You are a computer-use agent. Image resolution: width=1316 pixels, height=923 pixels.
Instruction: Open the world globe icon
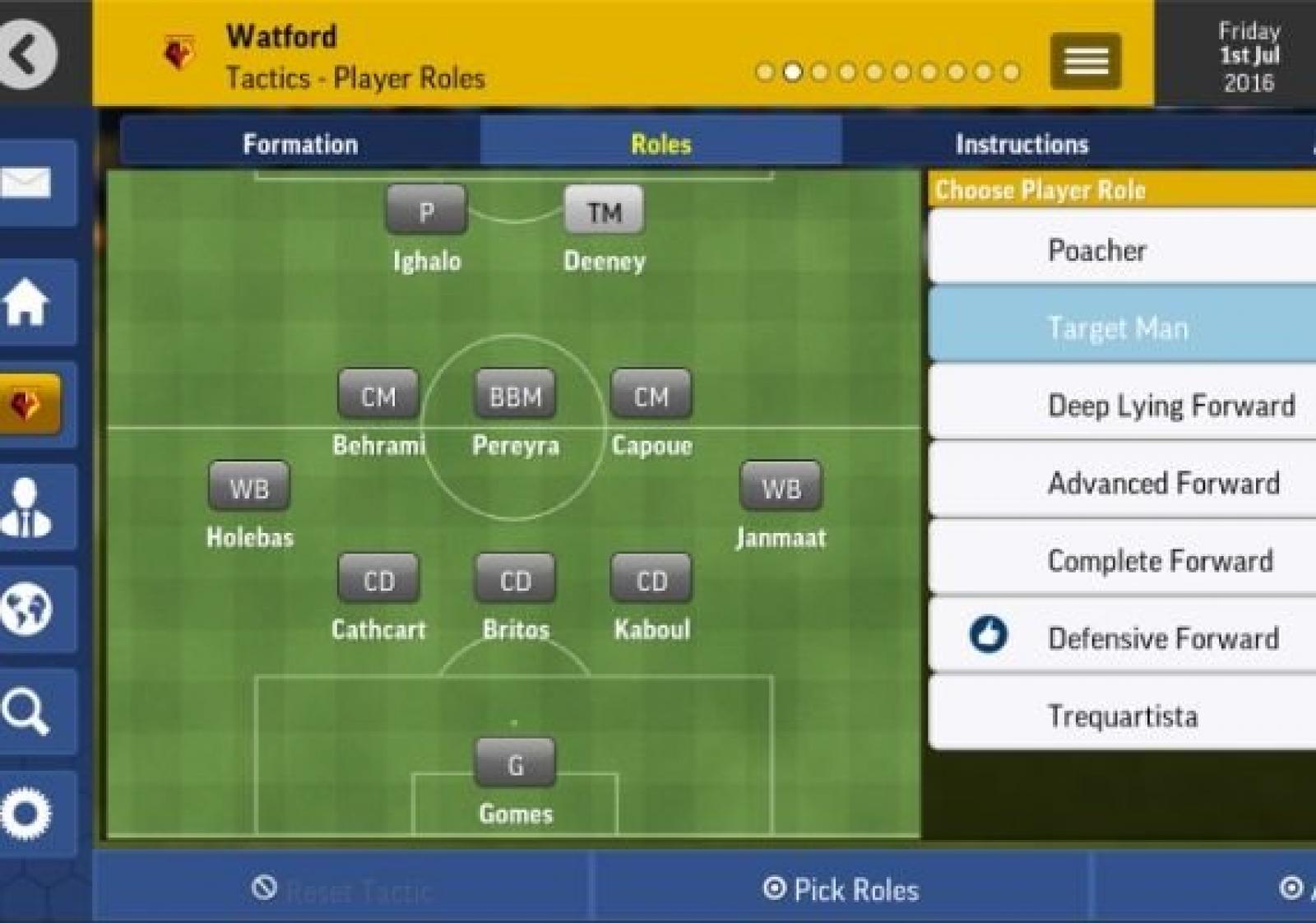tap(28, 609)
